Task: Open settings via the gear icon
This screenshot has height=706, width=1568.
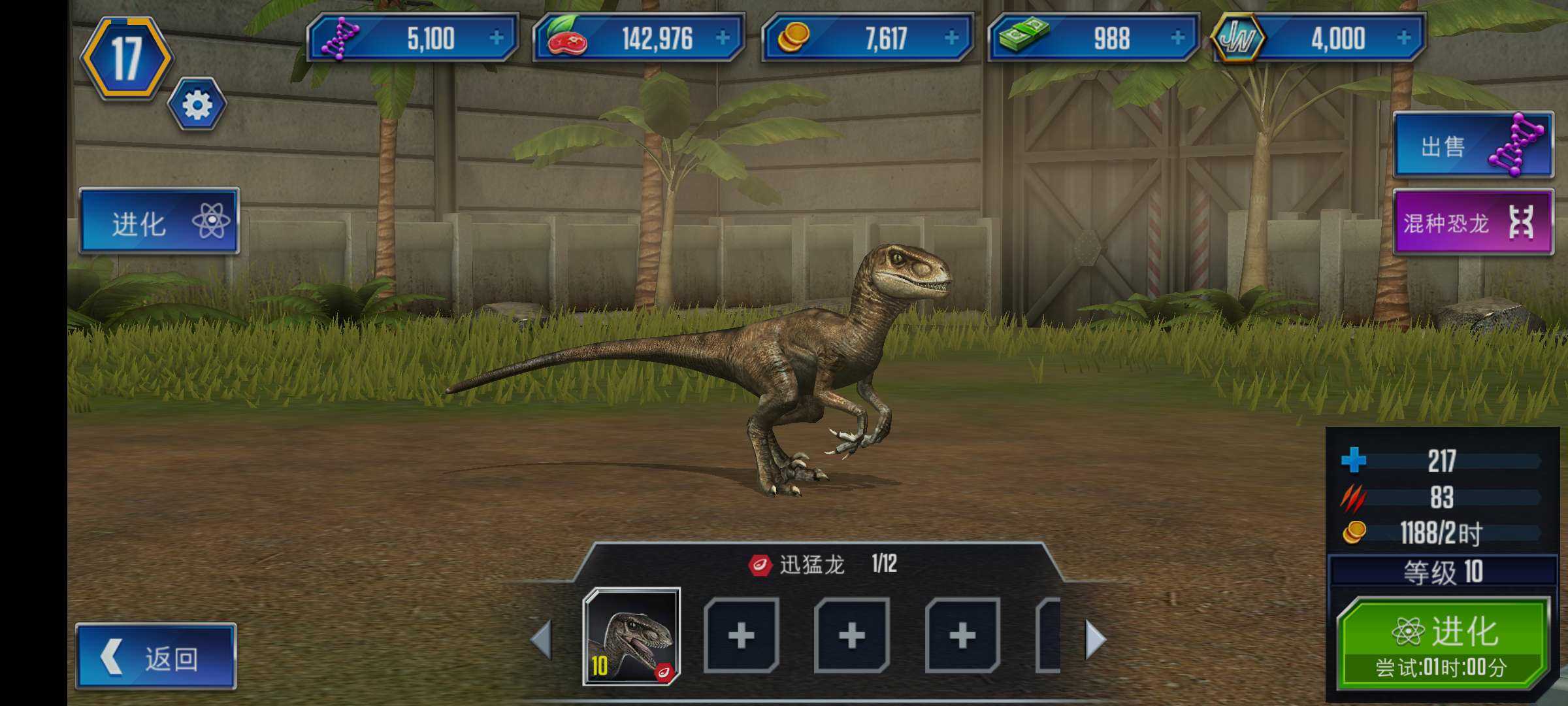Action: click(197, 105)
